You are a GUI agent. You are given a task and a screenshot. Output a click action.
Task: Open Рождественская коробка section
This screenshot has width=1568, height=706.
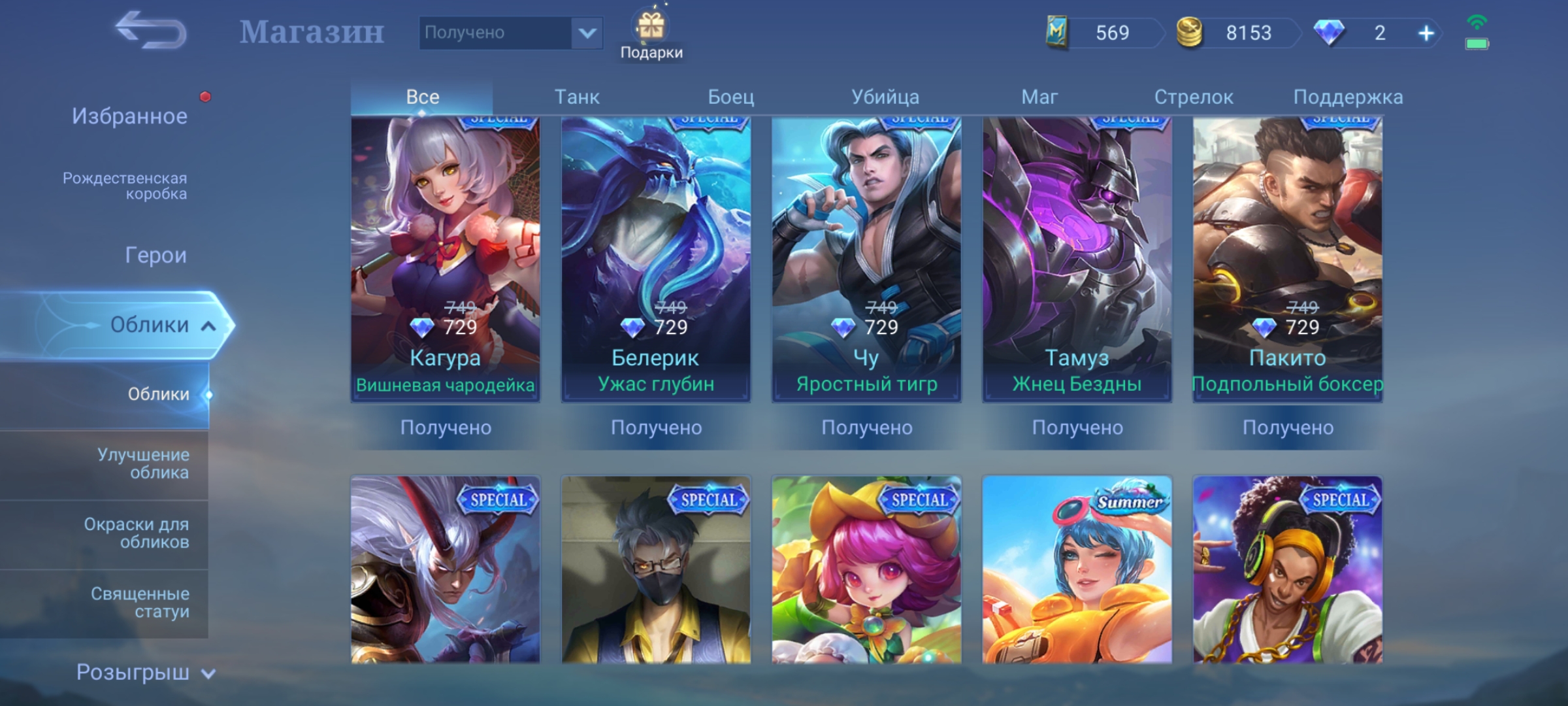(x=125, y=186)
